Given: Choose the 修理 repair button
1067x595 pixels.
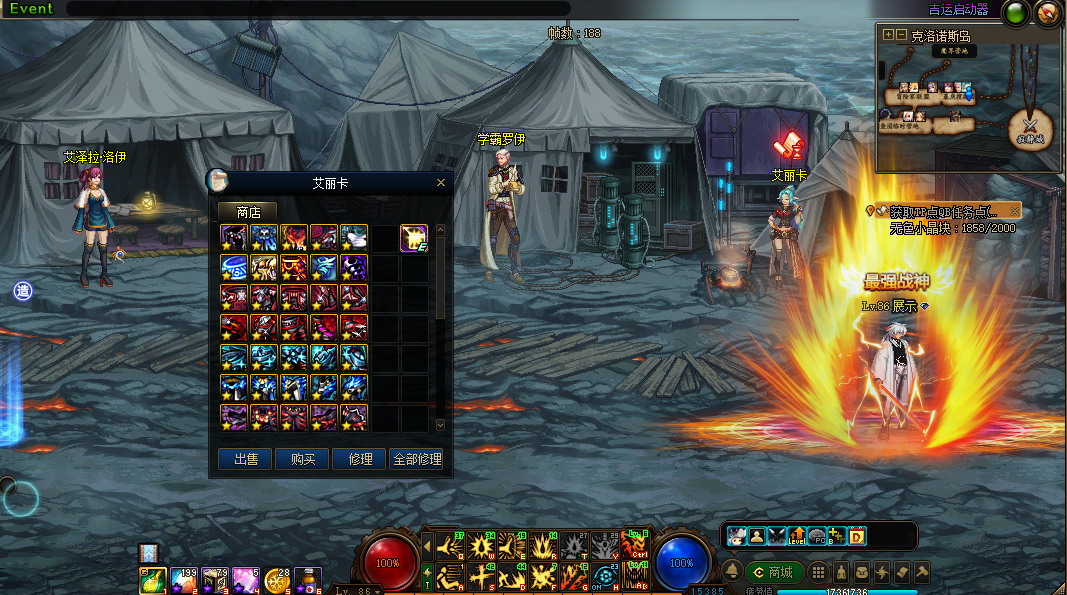Looking at the screenshot, I should pyautogui.click(x=360, y=459).
